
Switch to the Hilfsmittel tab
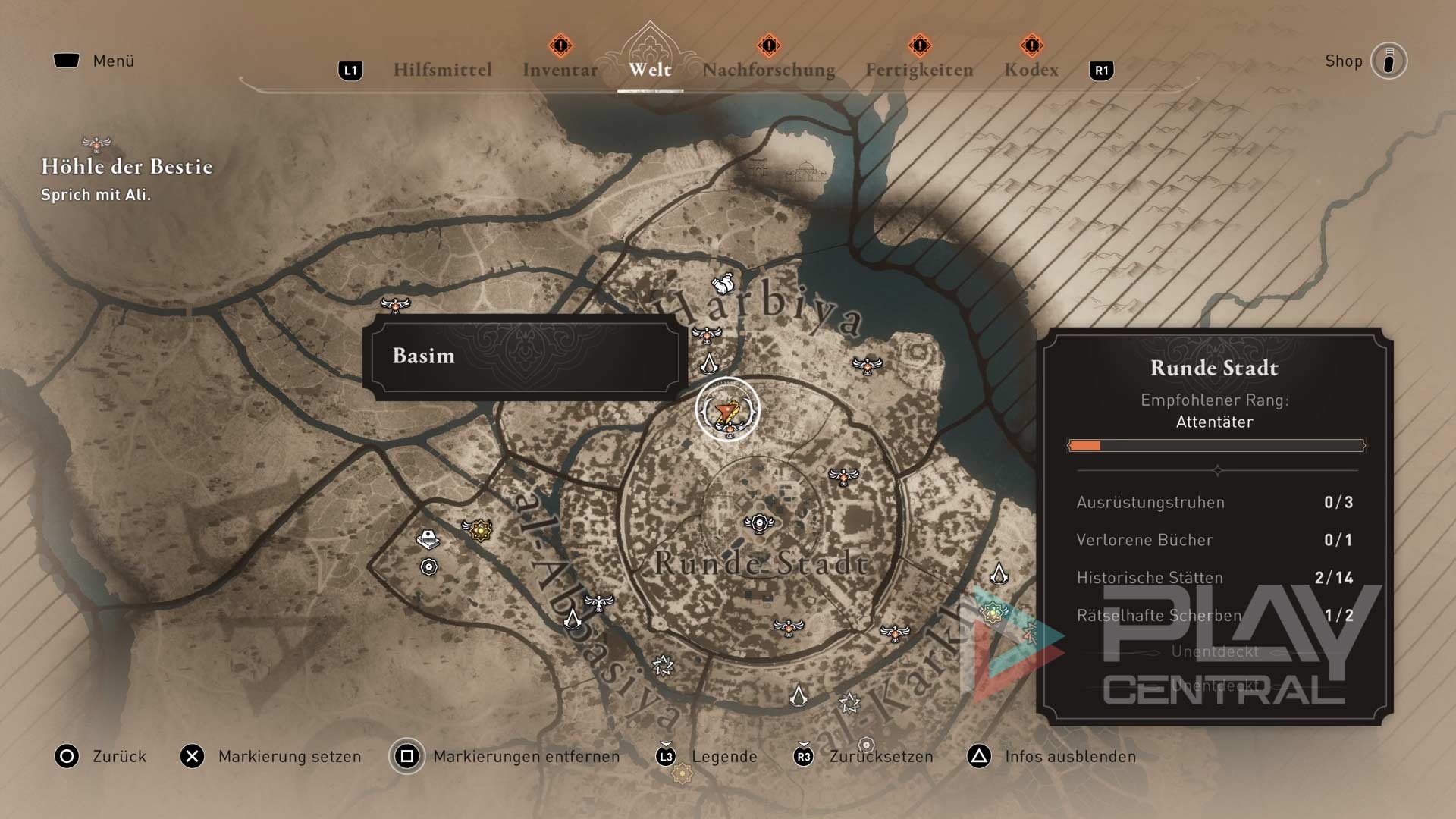click(x=442, y=70)
